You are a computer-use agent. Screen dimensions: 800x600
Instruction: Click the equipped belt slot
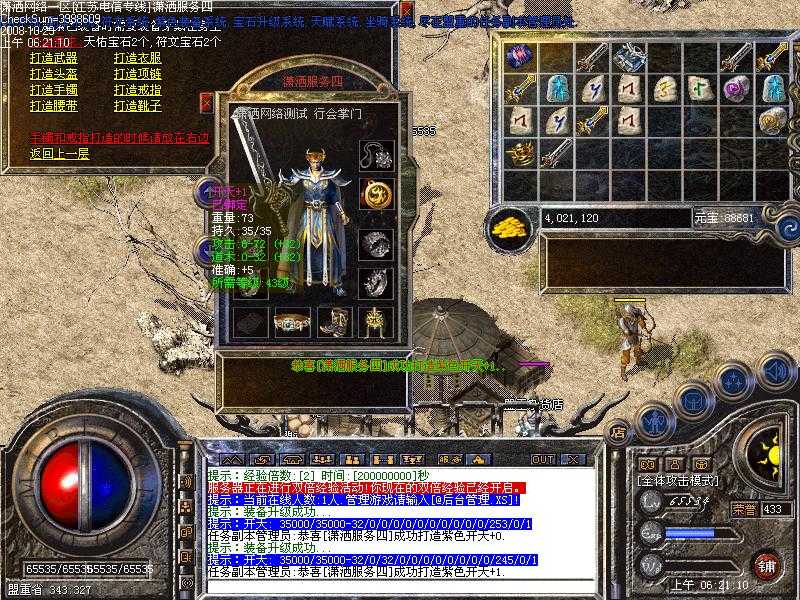coord(289,321)
